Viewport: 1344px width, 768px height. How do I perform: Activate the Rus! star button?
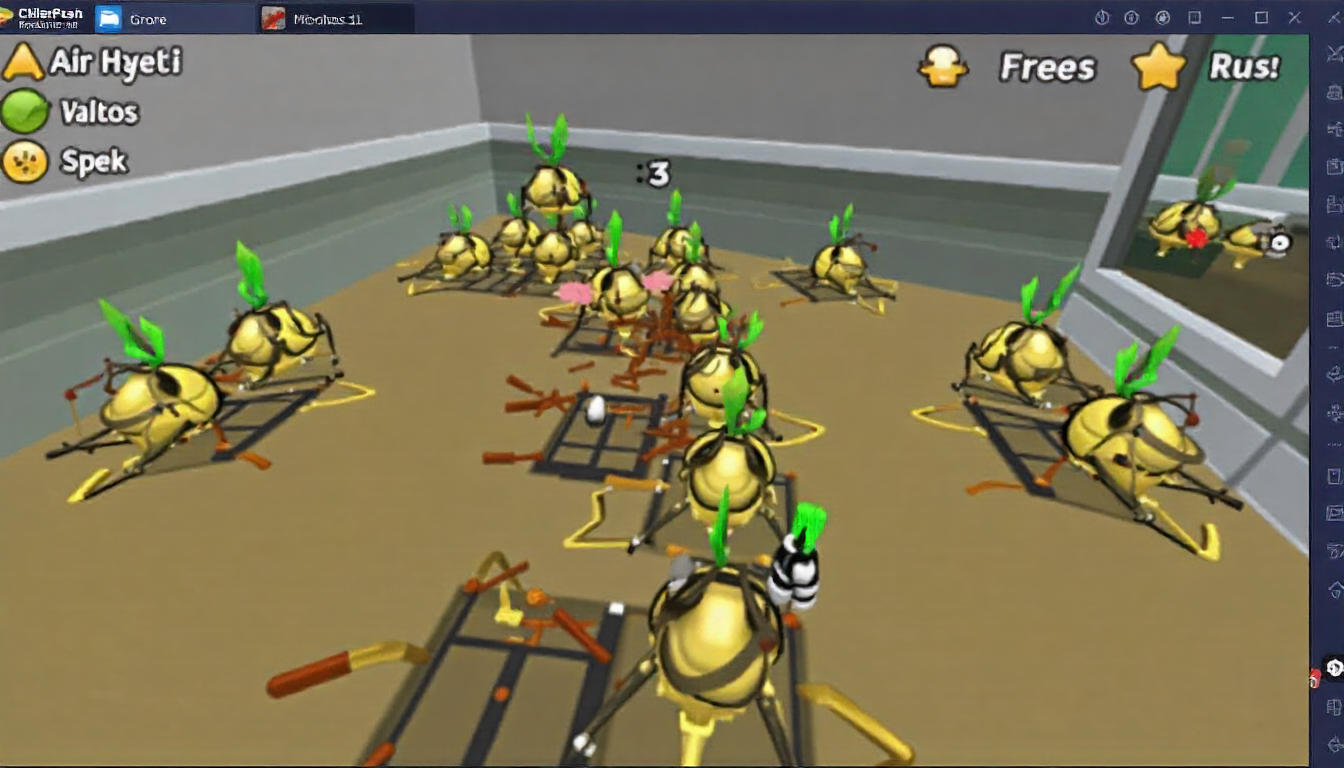point(1208,67)
